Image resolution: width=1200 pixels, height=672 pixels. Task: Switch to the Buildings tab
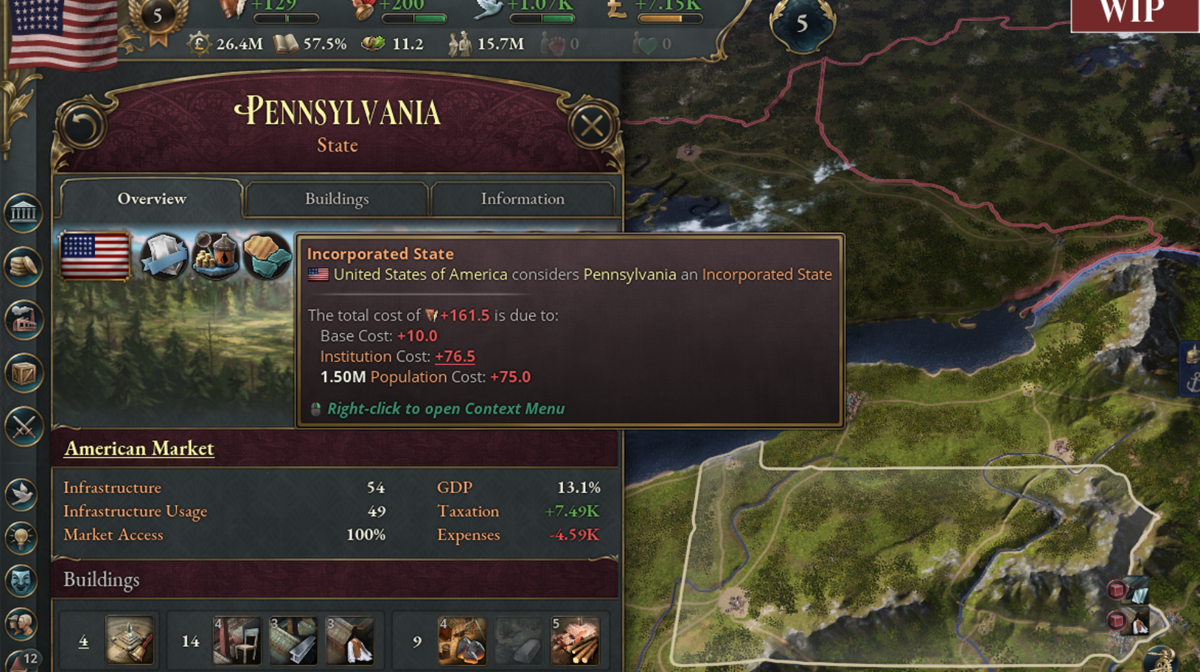[337, 199]
